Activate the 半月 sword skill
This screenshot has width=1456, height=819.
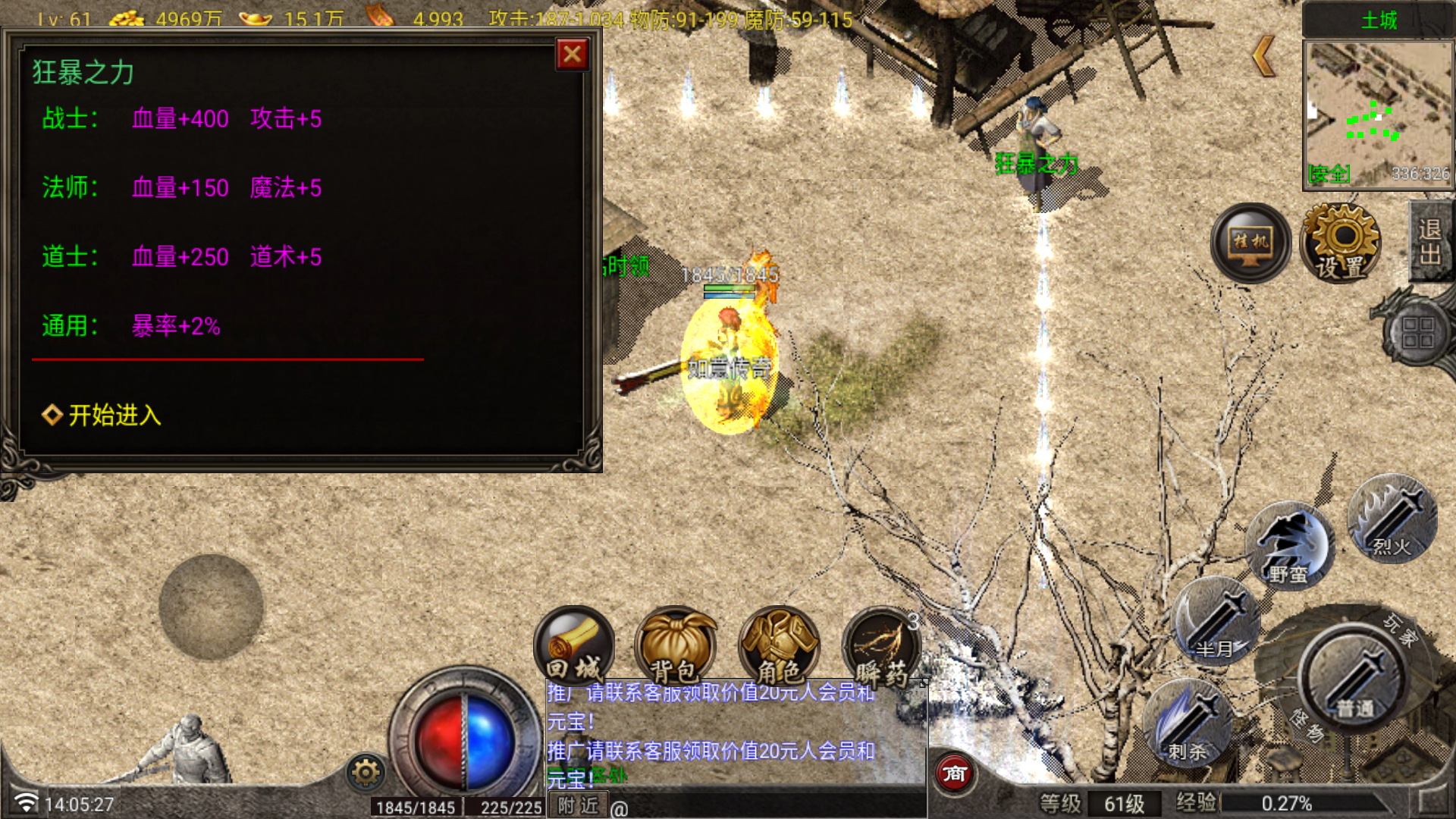coord(1216,621)
